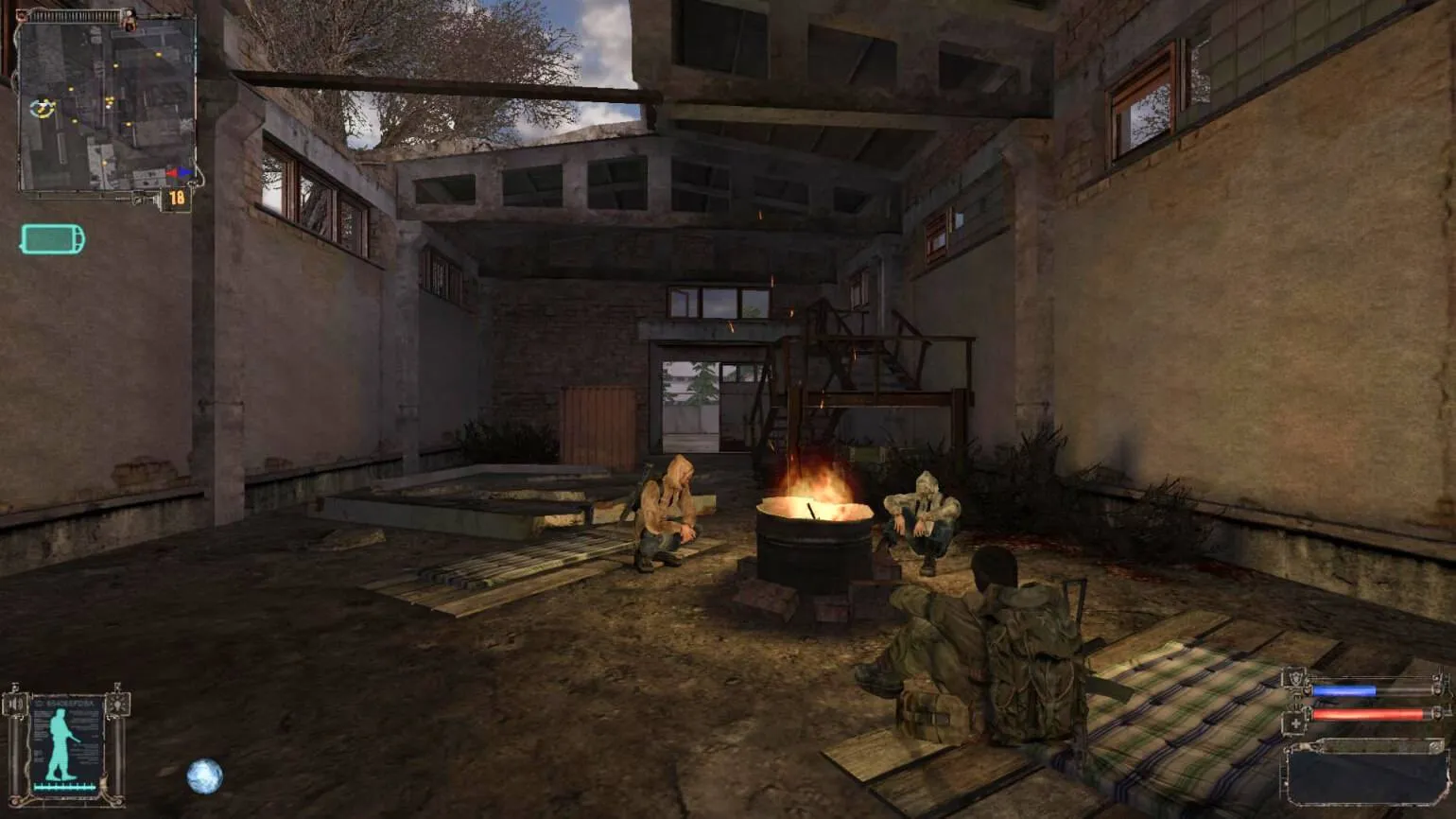This screenshot has height=819, width=1456.
Task: Select the glowing blue orb icon
Action: coord(204,776)
